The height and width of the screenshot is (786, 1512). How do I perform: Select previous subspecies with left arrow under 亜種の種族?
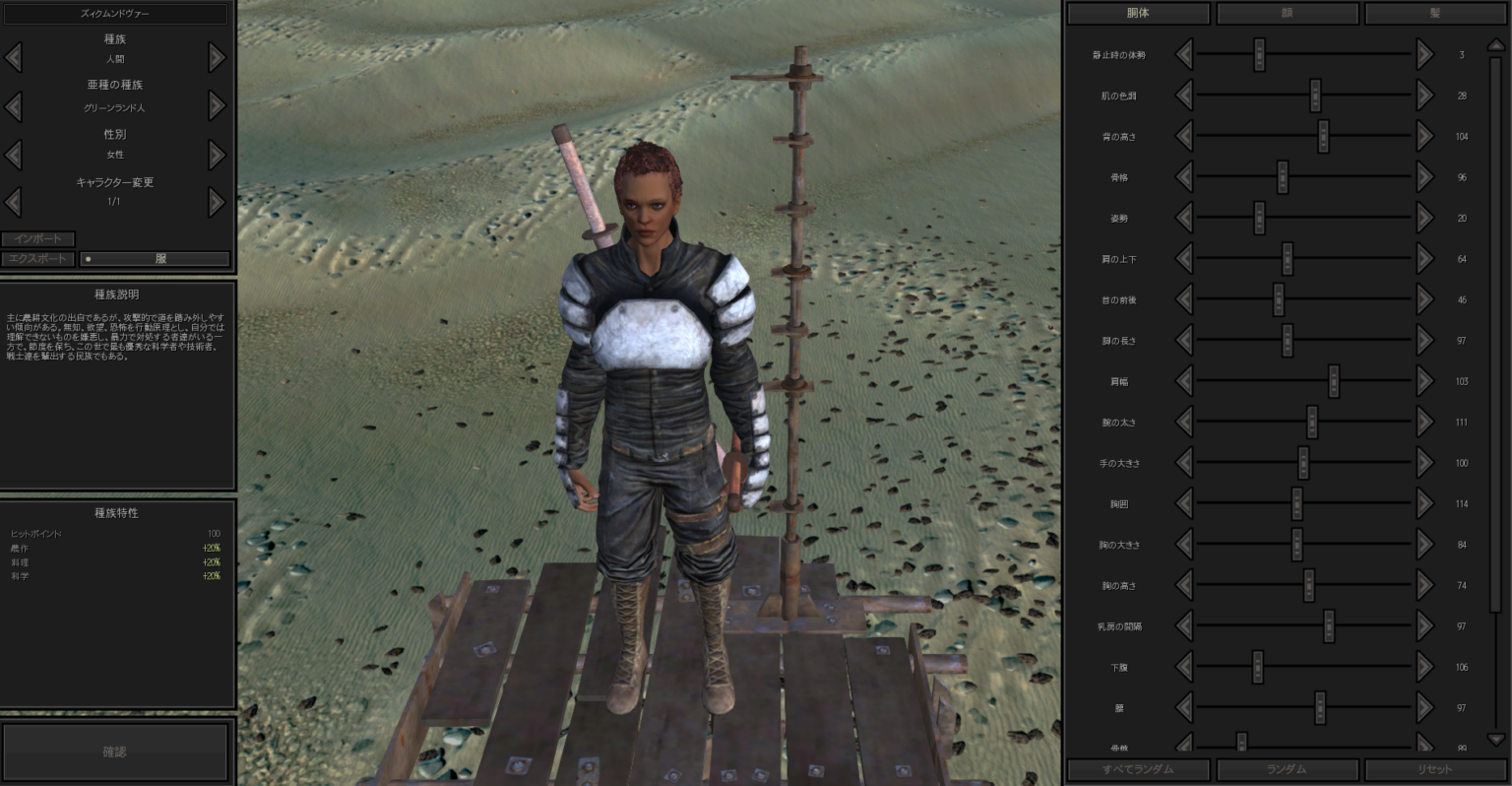tap(14, 104)
